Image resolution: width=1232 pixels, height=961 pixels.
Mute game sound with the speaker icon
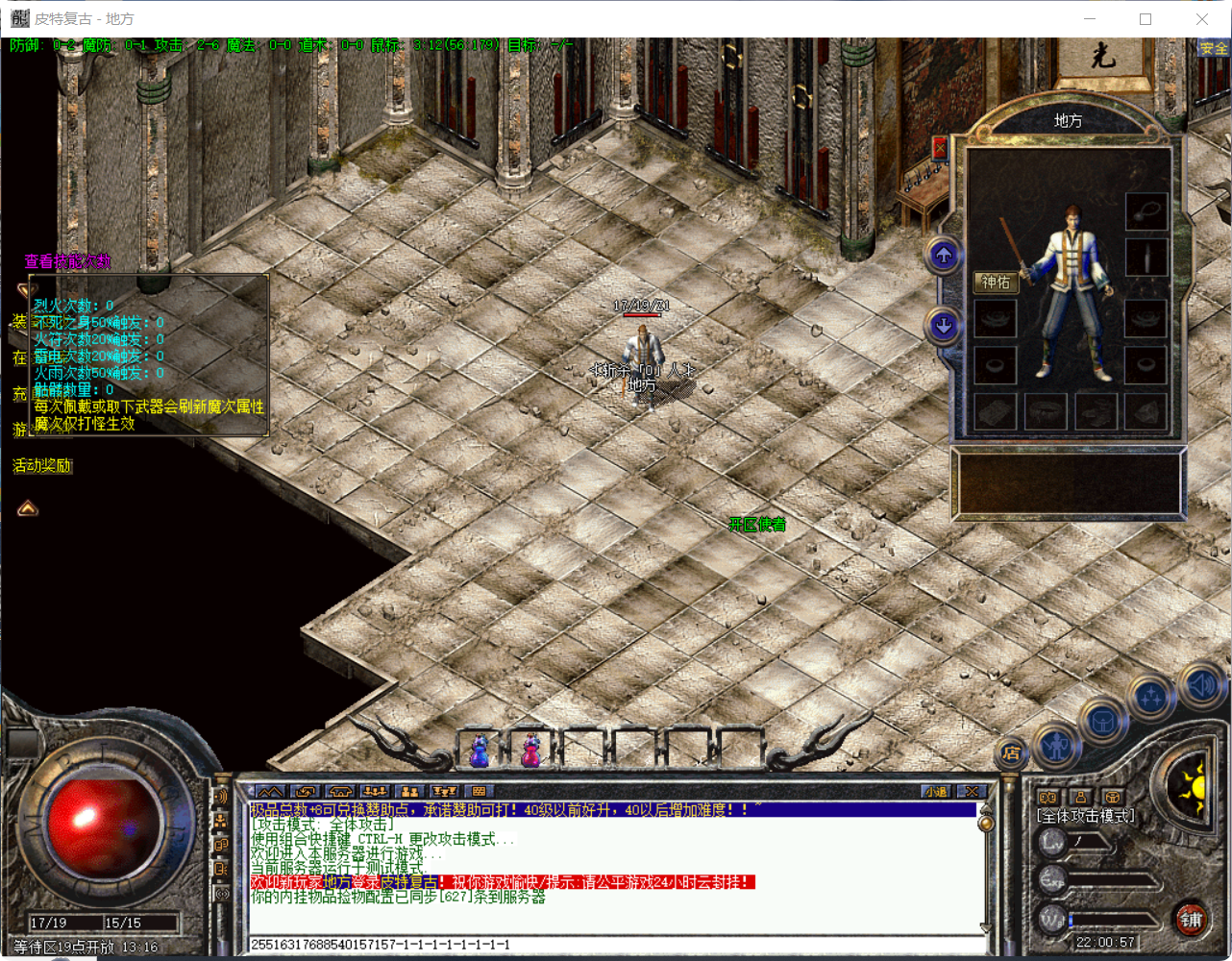pos(1200,688)
